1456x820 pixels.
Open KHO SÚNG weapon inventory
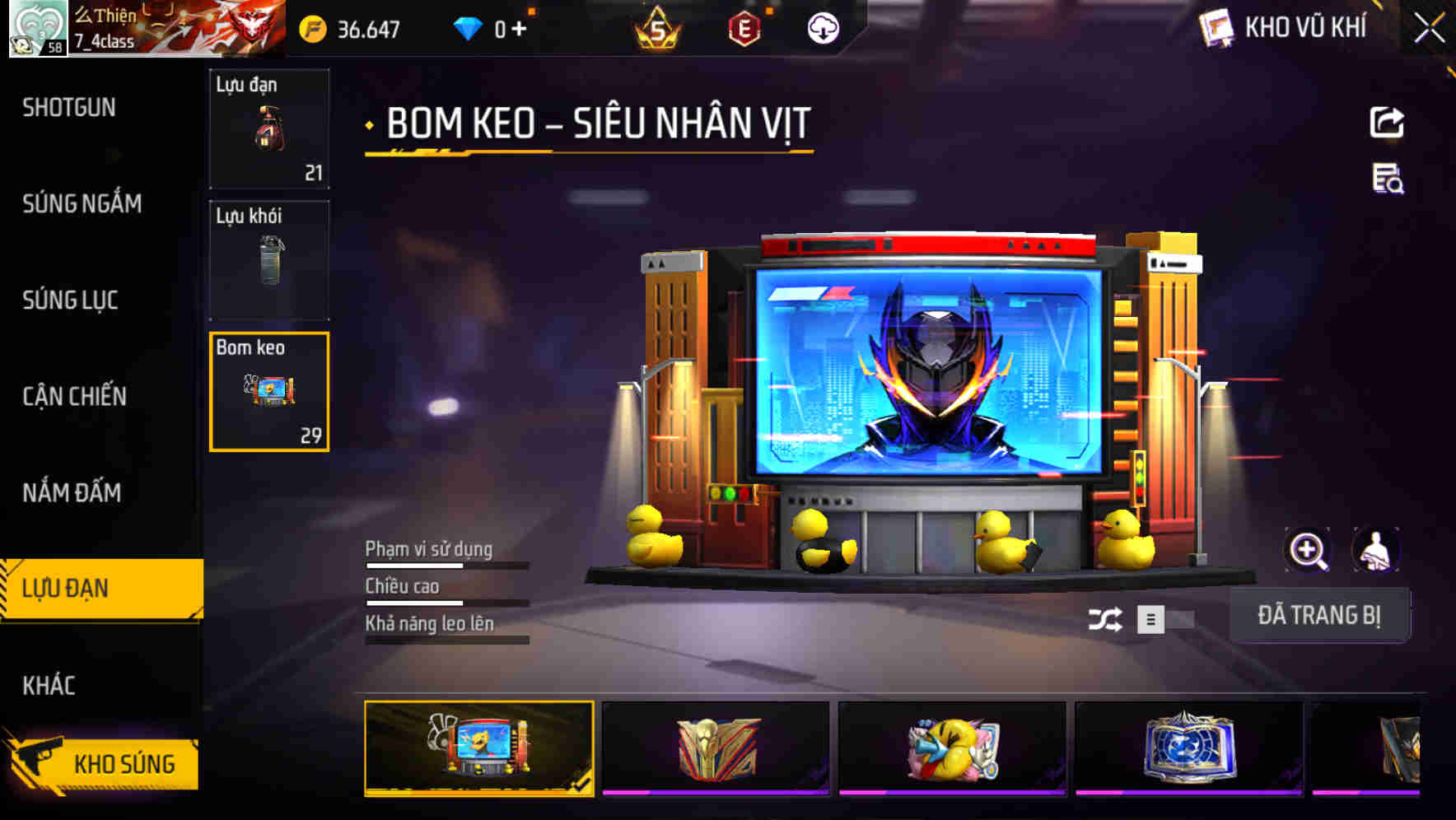point(124,763)
